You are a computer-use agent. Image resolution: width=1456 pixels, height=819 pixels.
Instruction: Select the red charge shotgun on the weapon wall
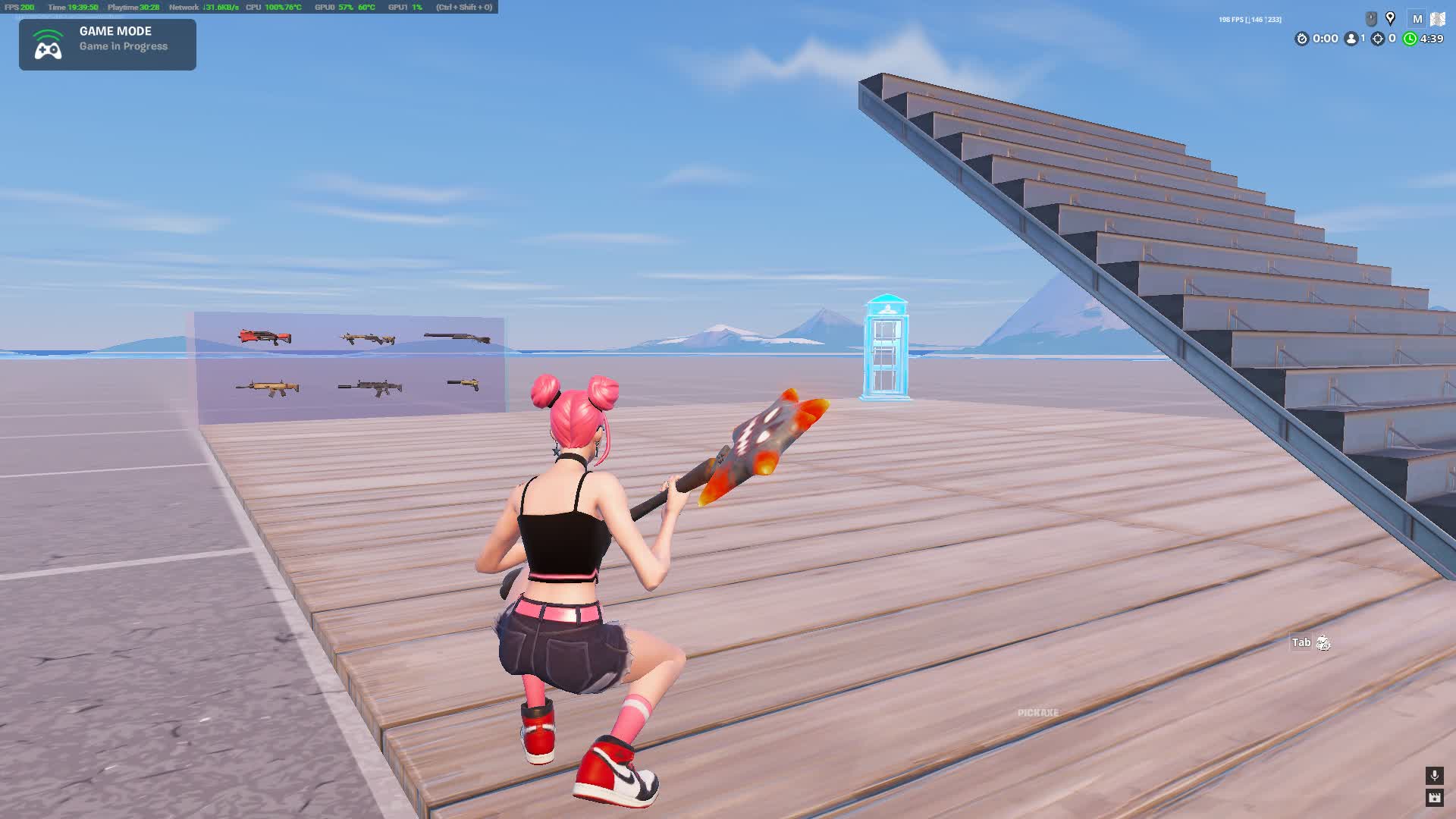tap(265, 336)
